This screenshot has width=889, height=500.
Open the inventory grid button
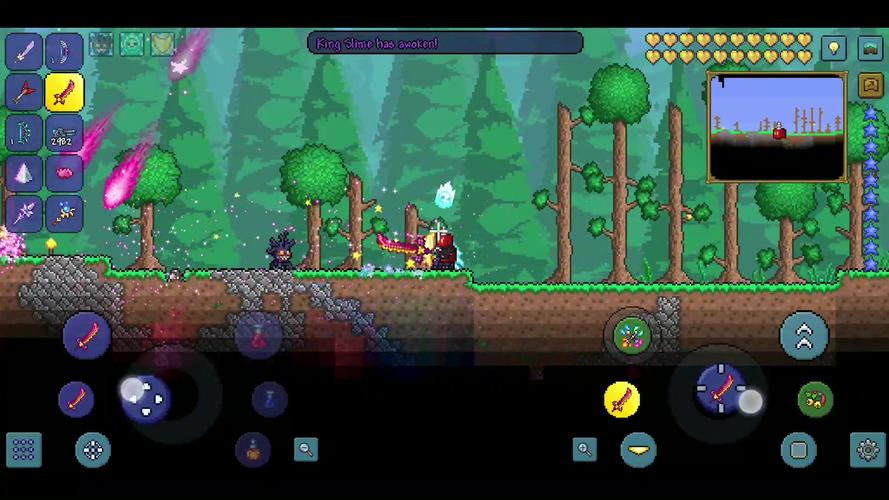tap(23, 450)
